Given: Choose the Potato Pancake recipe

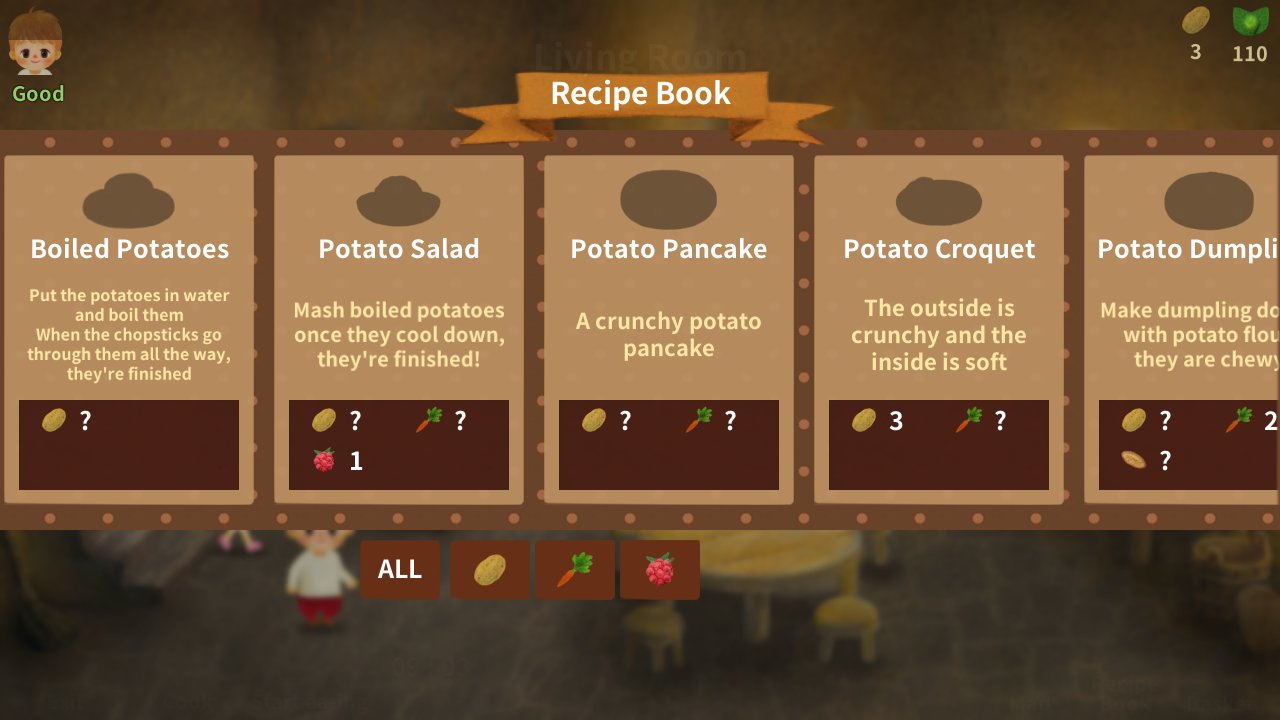Looking at the screenshot, I should pos(669,328).
